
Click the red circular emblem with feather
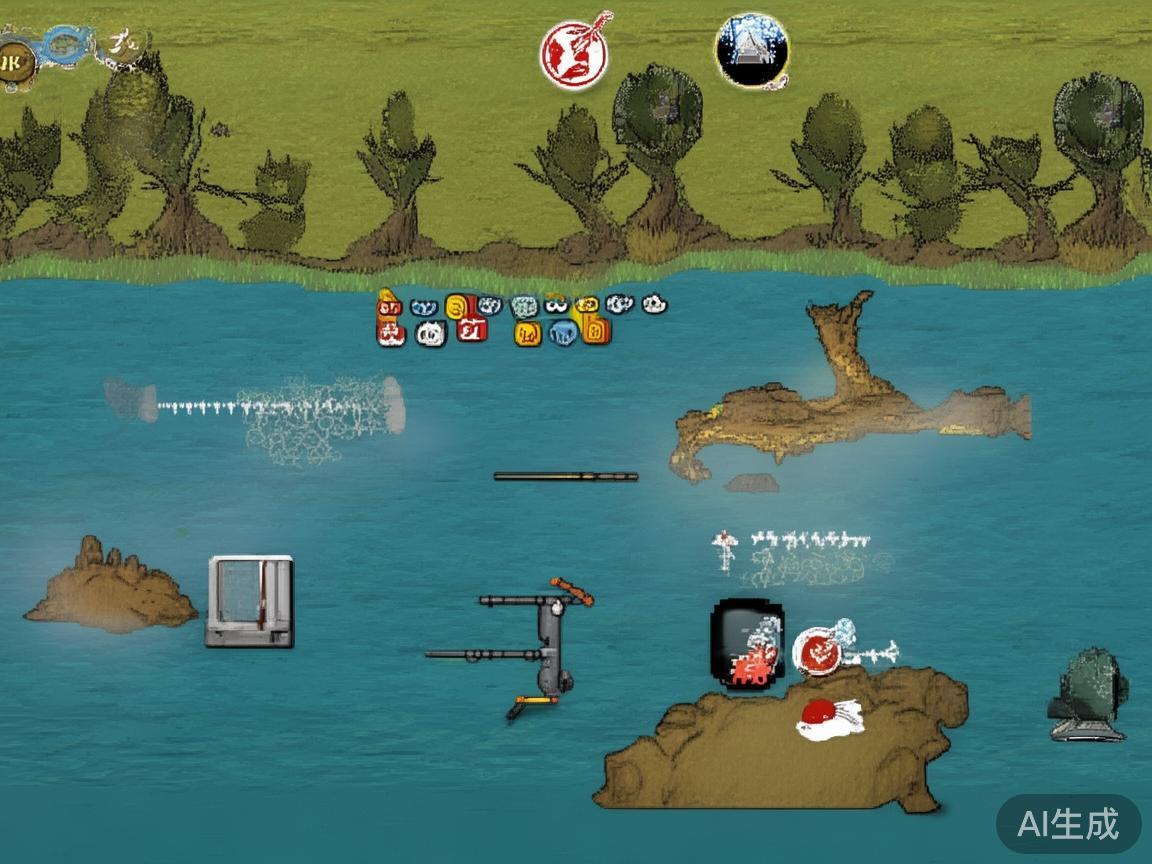click(x=574, y=52)
